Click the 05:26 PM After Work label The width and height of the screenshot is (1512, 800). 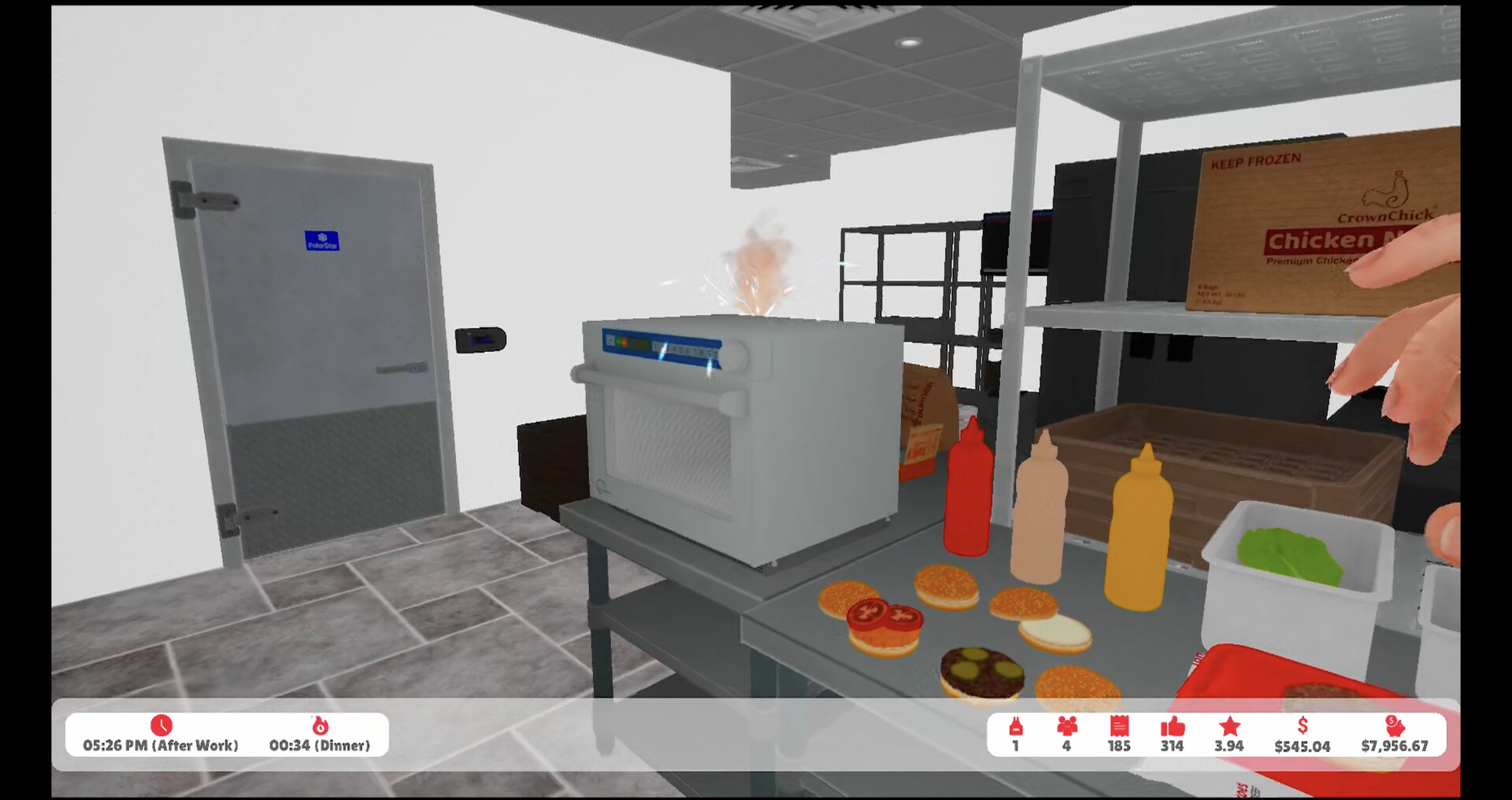click(x=161, y=745)
